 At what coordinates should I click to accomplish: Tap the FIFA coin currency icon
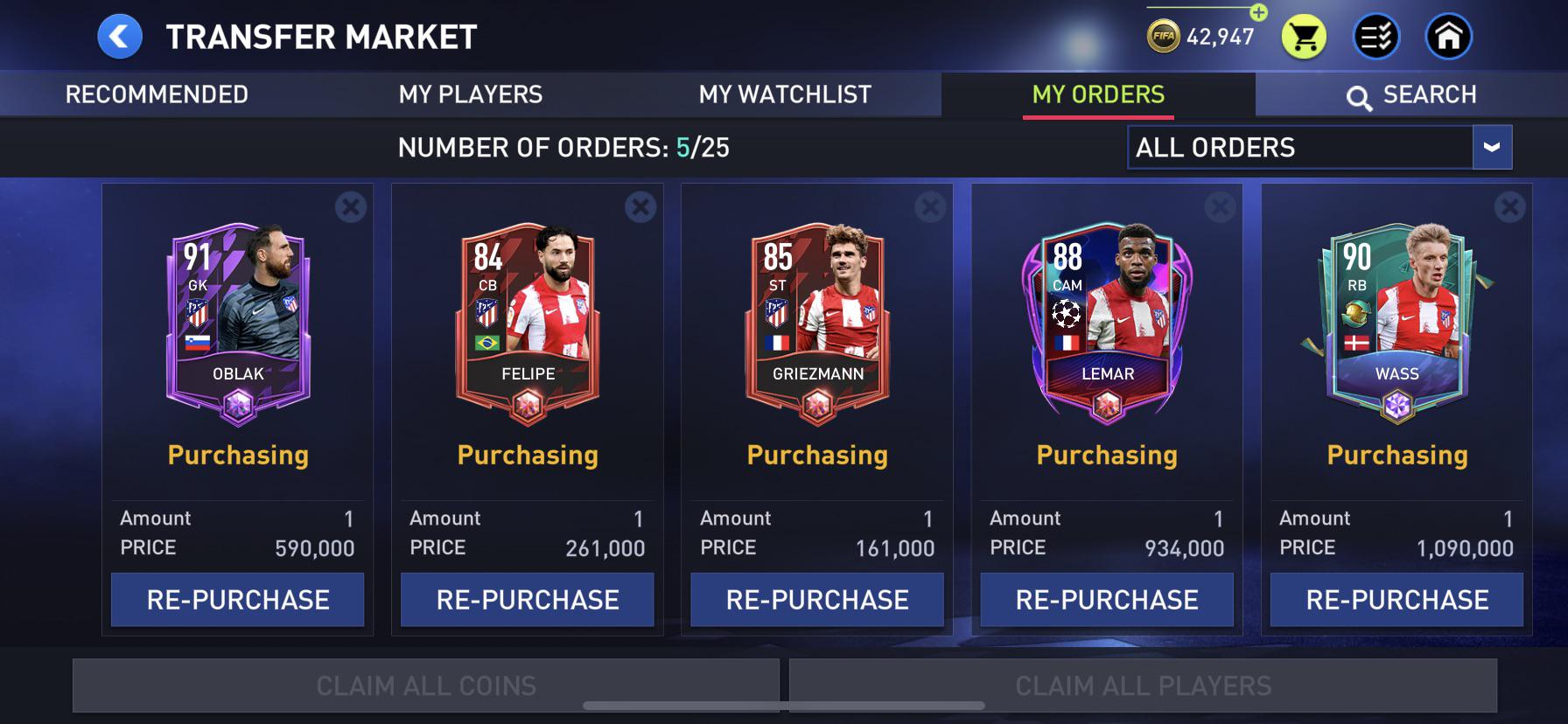[1164, 37]
